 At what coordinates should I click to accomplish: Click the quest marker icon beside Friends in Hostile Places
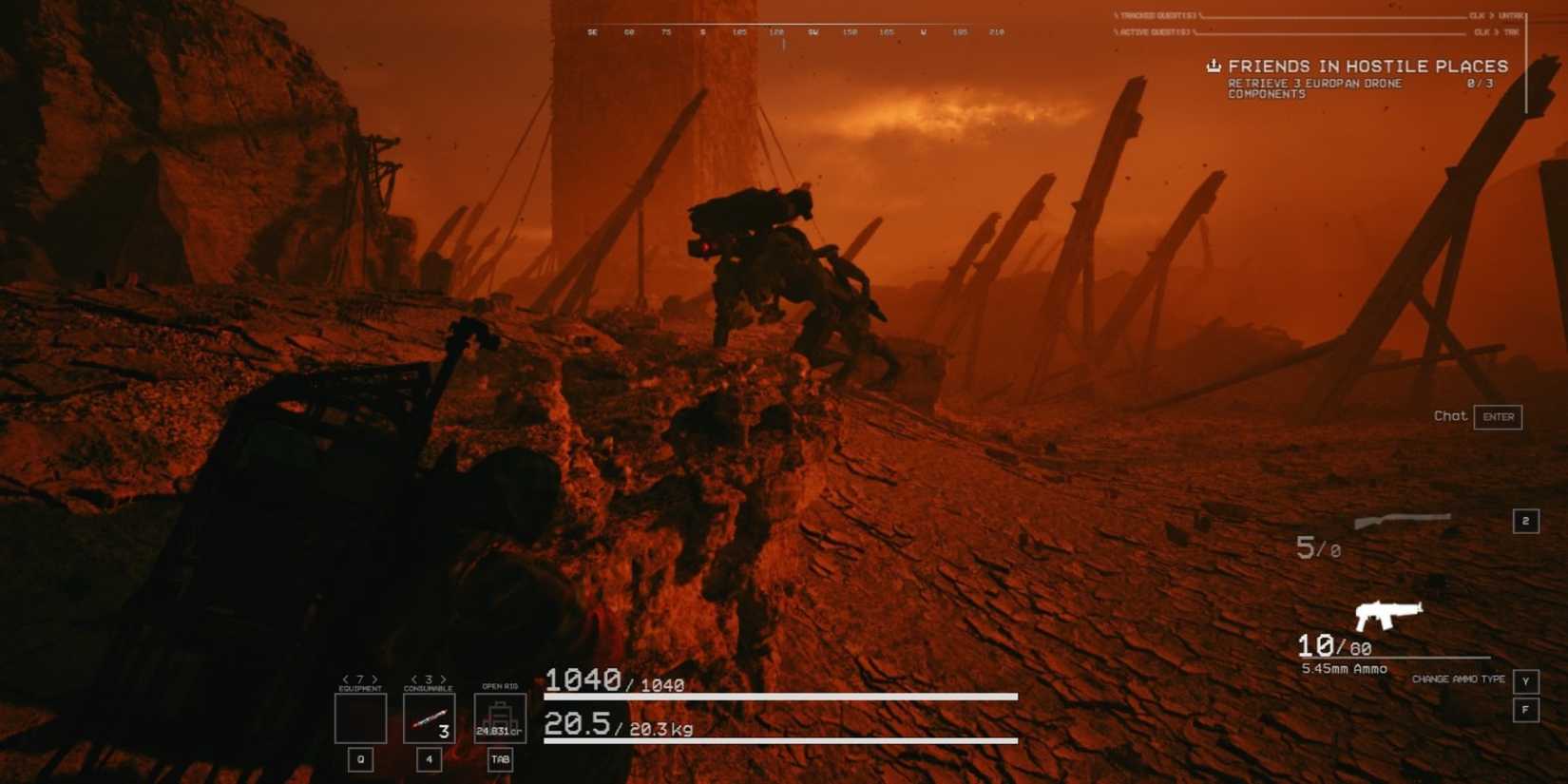pos(1213,66)
